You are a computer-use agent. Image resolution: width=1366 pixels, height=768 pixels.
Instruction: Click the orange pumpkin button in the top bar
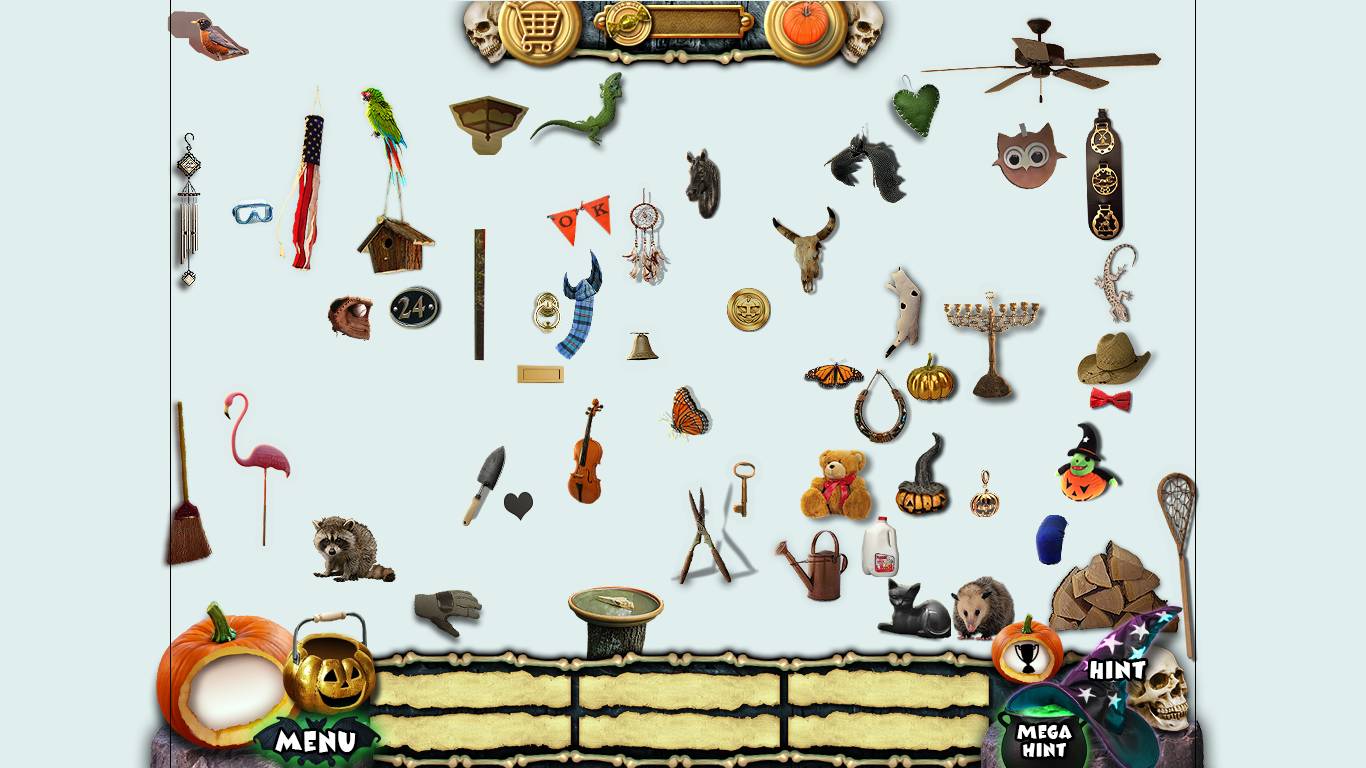point(806,26)
